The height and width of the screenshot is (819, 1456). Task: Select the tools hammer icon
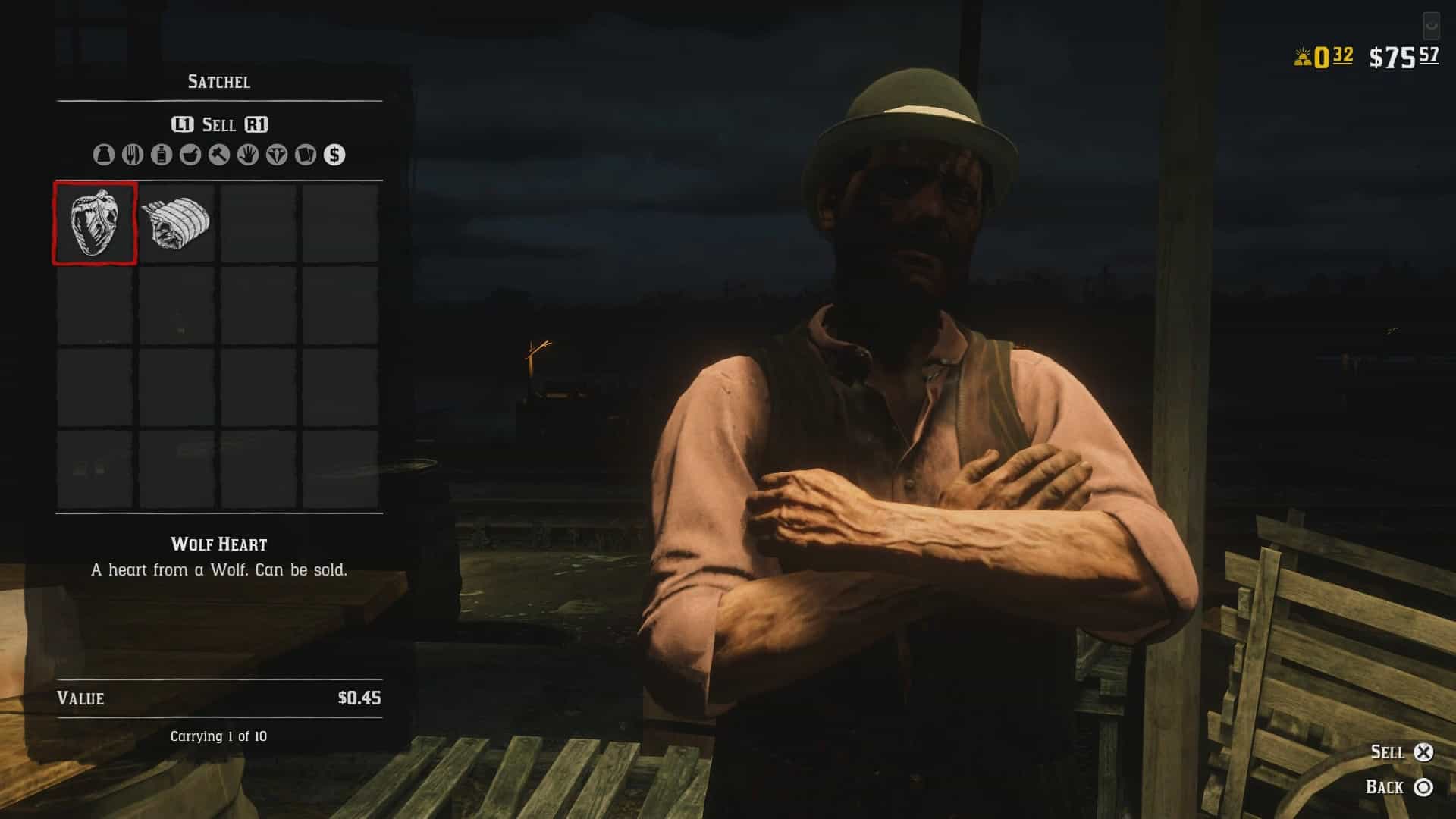218,157
